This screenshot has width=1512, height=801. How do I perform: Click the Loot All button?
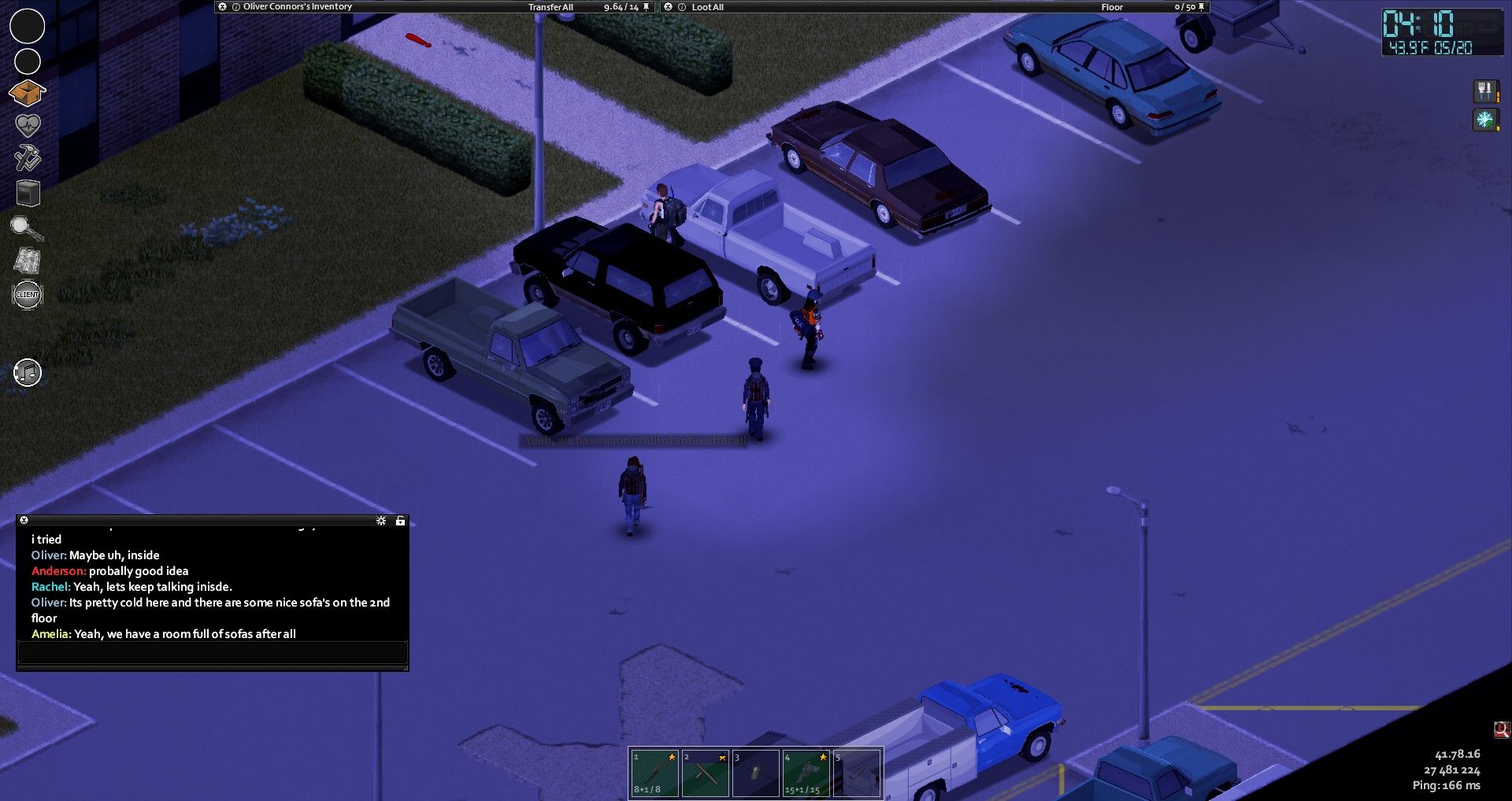(707, 7)
